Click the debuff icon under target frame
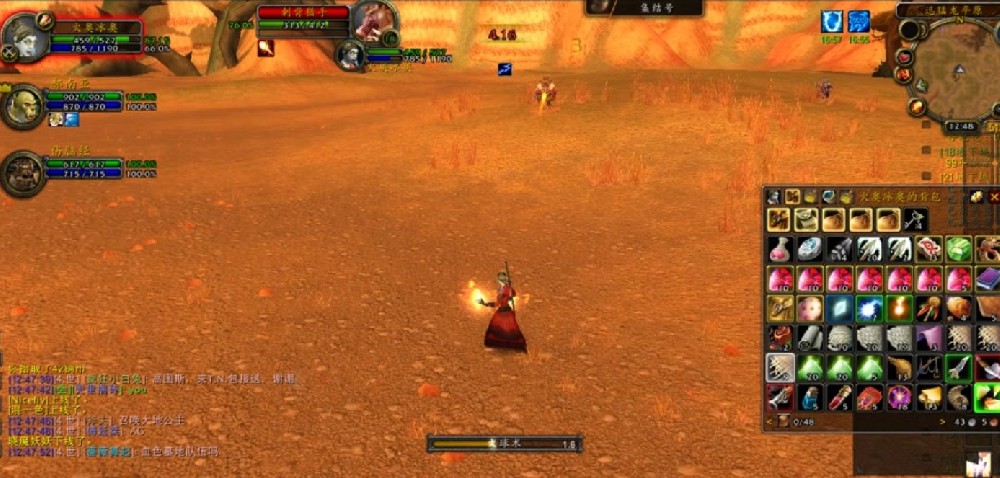The width and height of the screenshot is (1000, 478). pos(266,47)
